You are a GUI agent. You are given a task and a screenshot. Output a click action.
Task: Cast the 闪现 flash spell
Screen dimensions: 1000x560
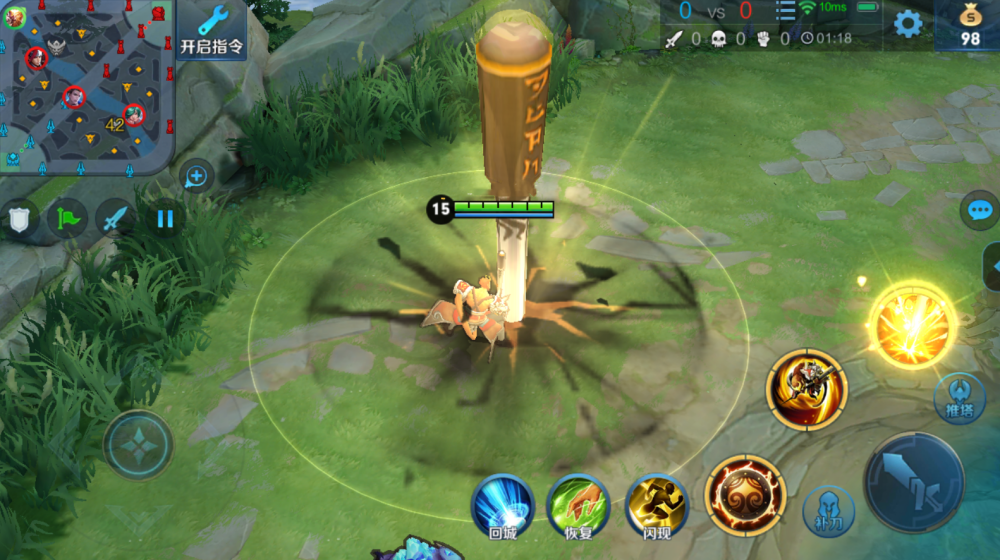(656, 504)
